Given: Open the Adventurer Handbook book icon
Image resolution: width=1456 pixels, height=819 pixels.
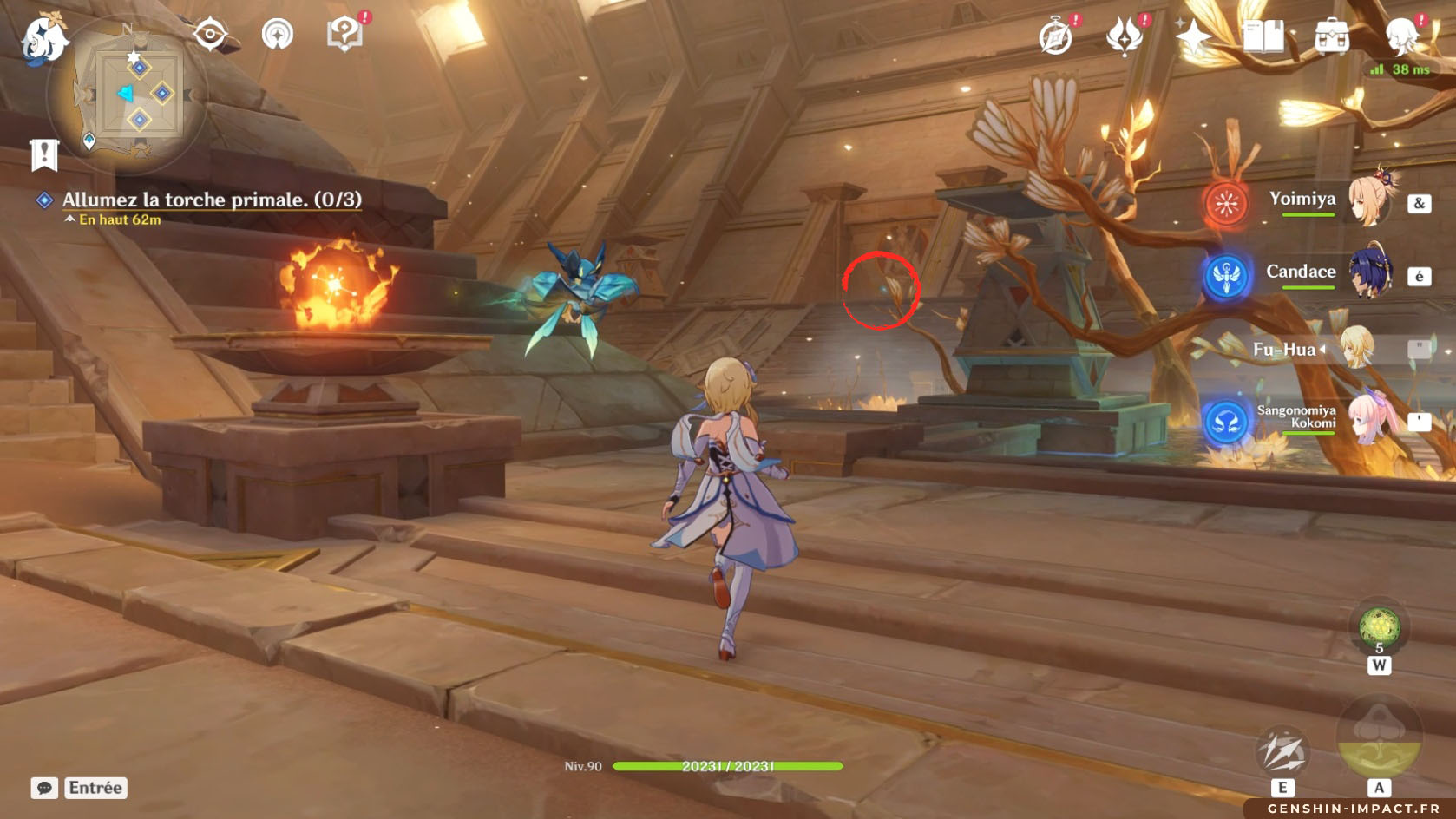Looking at the screenshot, I should click(1263, 37).
